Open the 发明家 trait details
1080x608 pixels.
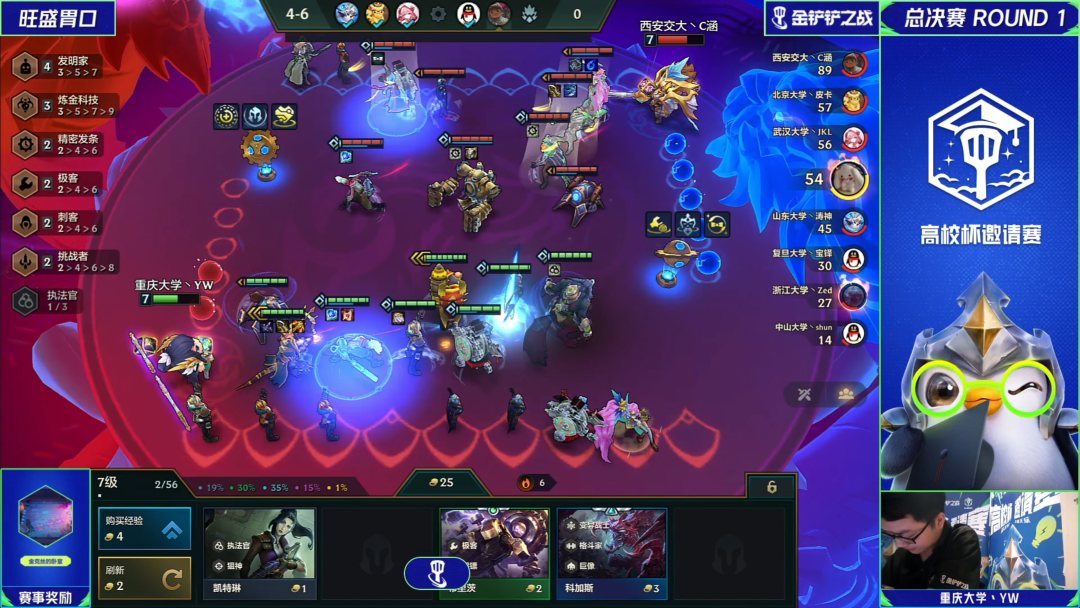click(60, 67)
